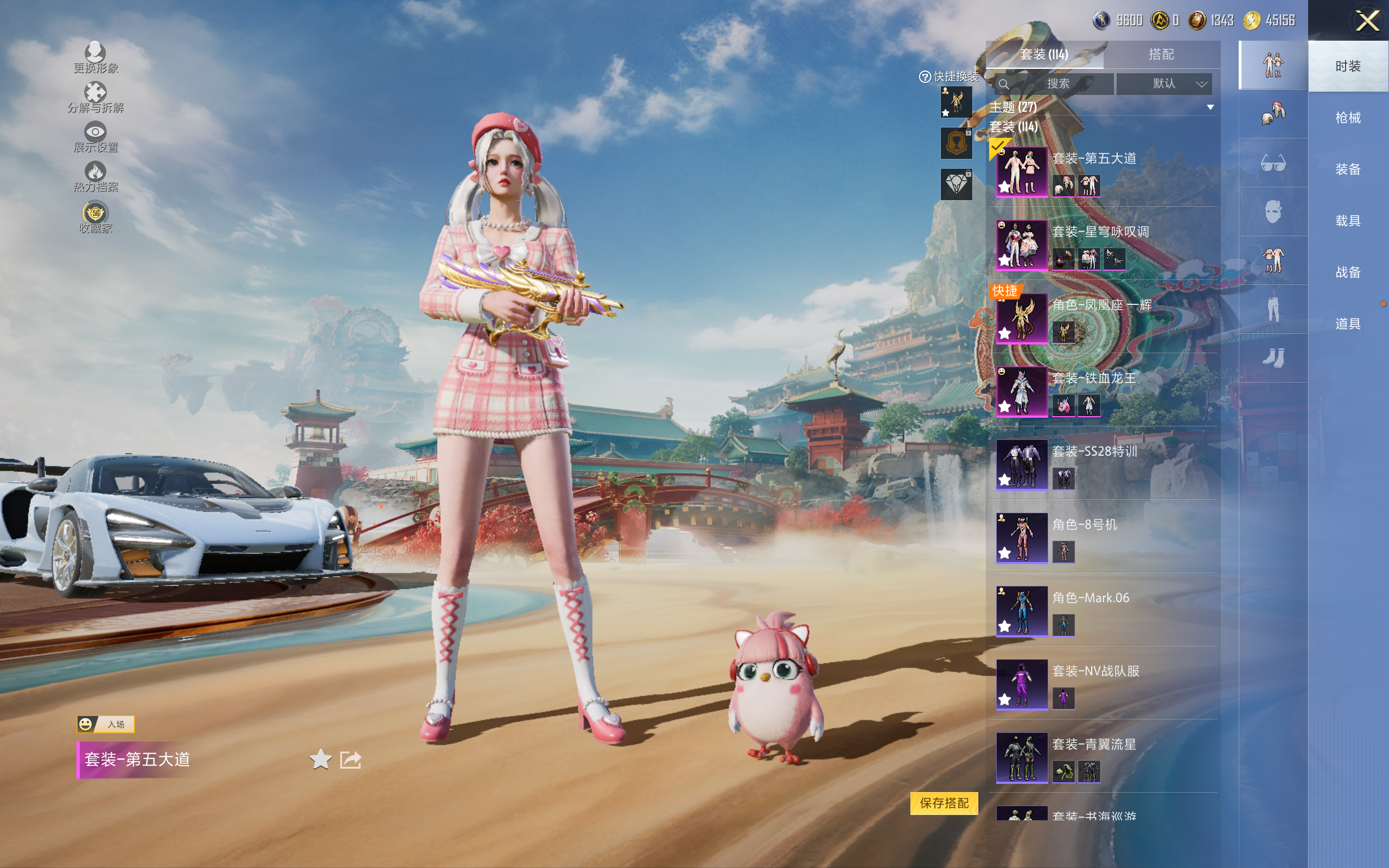This screenshot has width=1389, height=868.
Task: Share the outfit using the share icon
Action: tap(351, 759)
